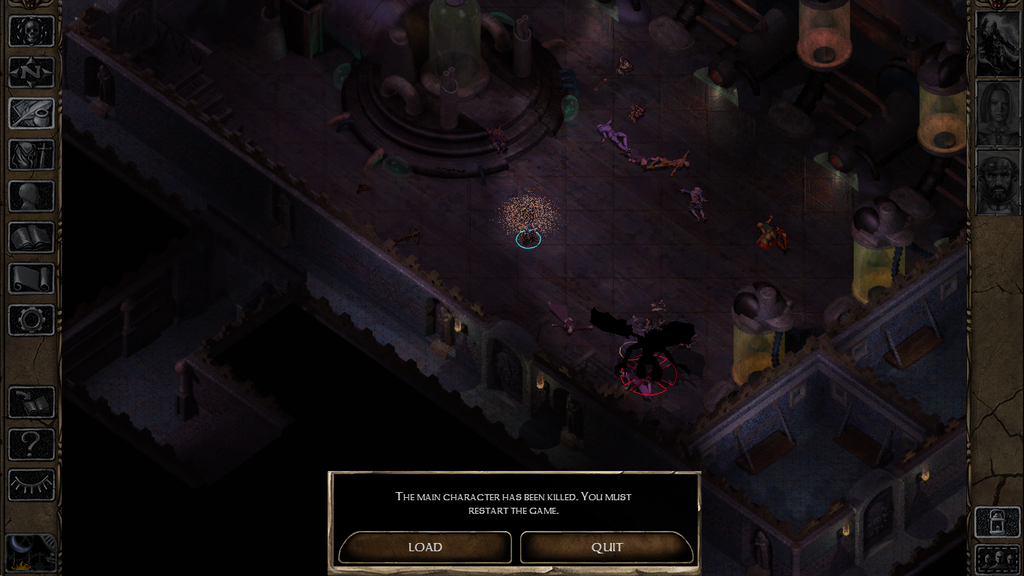
Task: Select all party members button
Action: (x=997, y=558)
